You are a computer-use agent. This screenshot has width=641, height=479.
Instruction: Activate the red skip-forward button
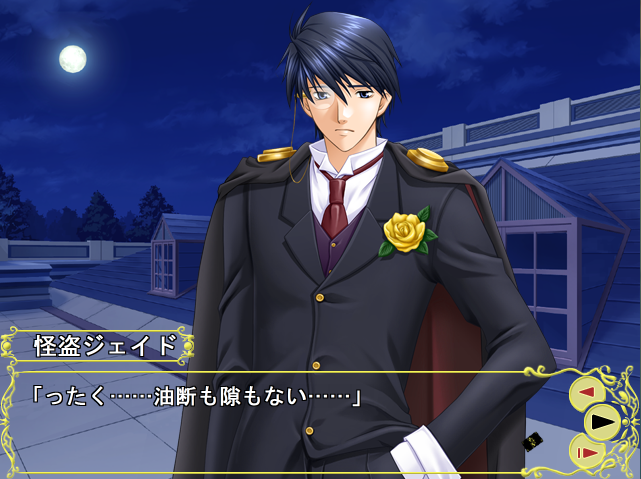[588, 452]
